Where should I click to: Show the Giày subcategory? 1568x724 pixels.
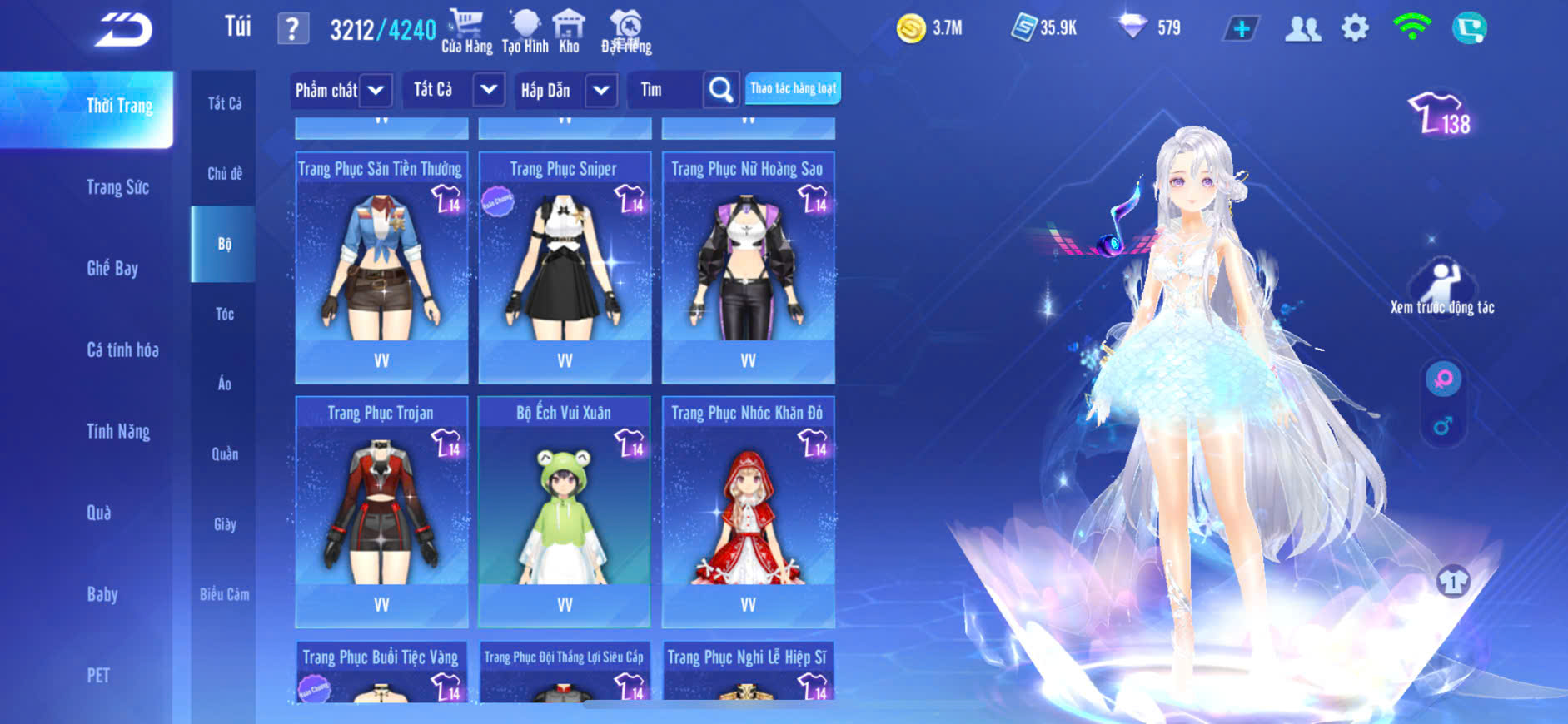[x=224, y=524]
